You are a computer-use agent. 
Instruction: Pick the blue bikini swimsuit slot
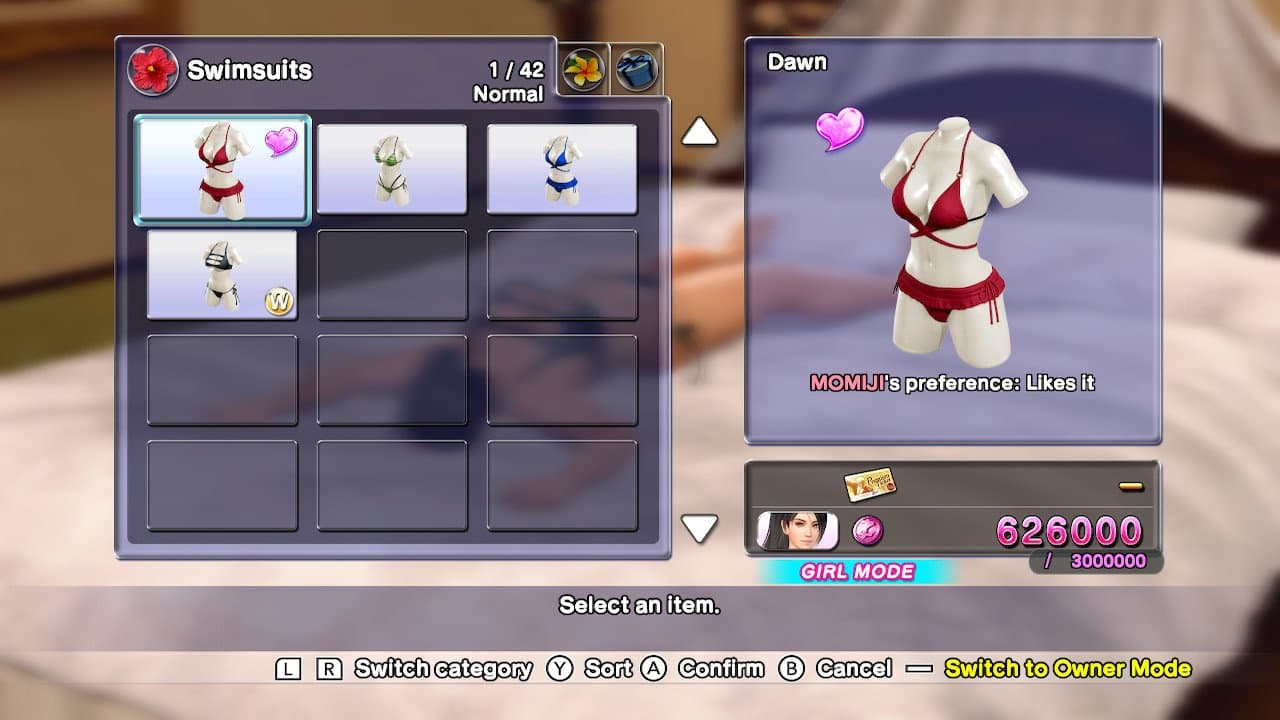pyautogui.click(x=562, y=168)
